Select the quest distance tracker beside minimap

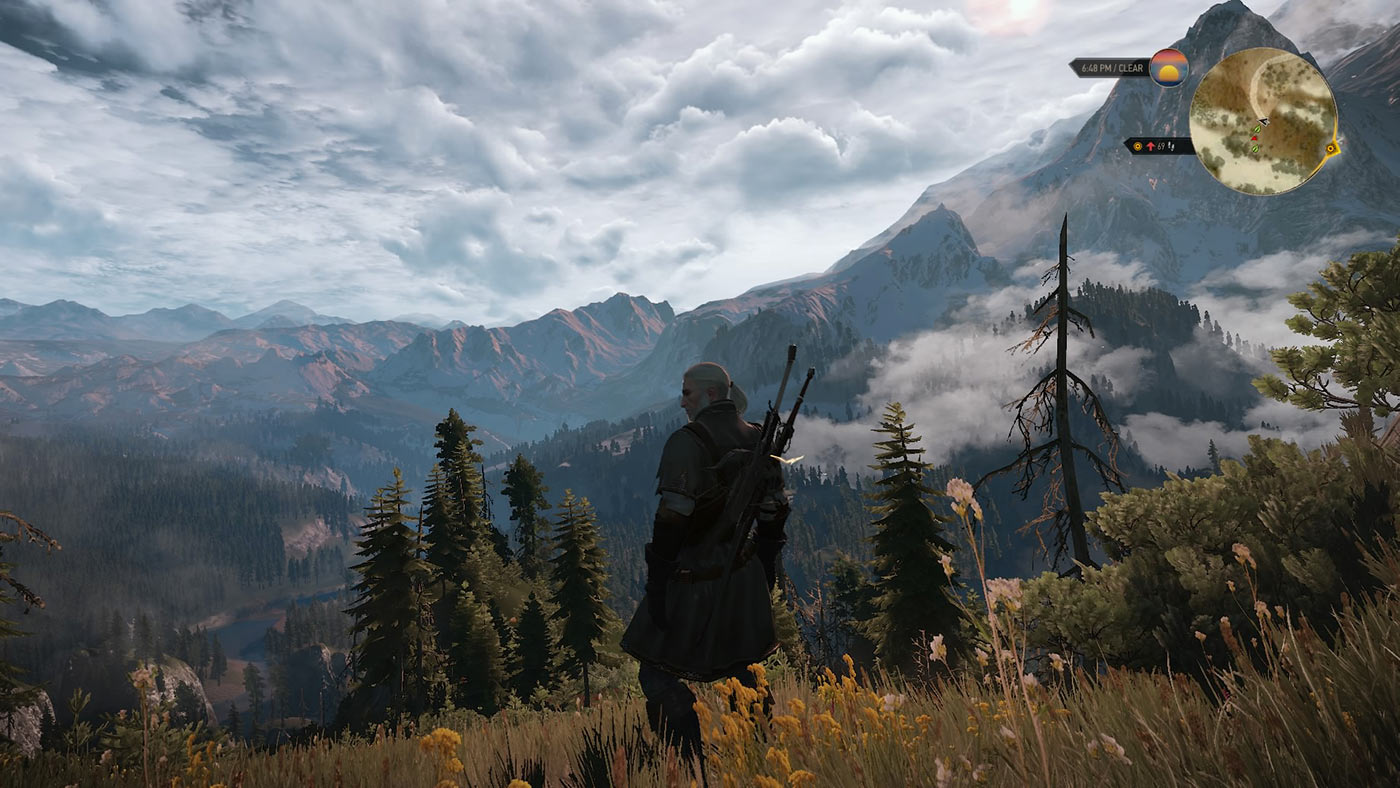1159,146
